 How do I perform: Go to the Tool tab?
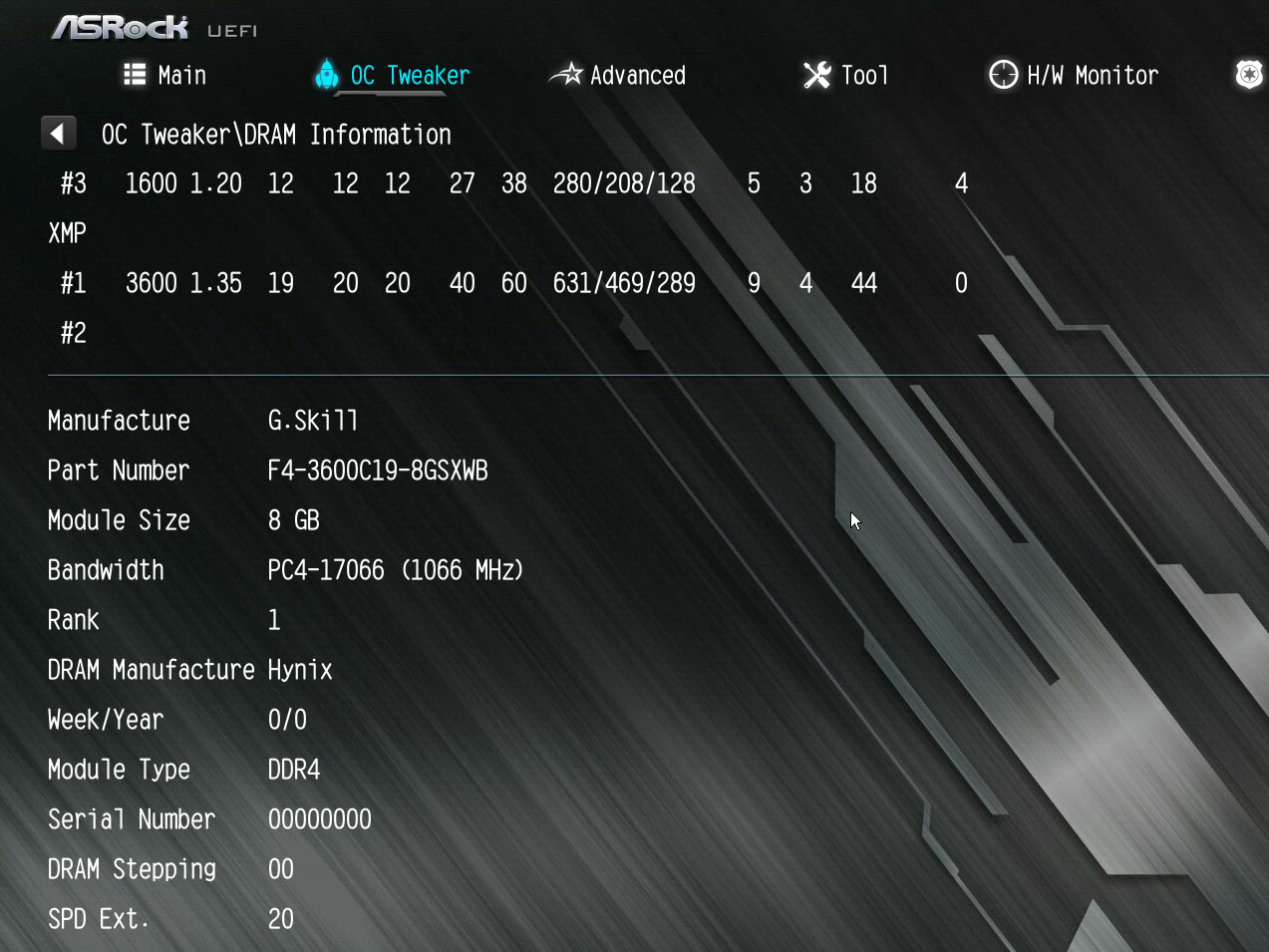[845, 76]
